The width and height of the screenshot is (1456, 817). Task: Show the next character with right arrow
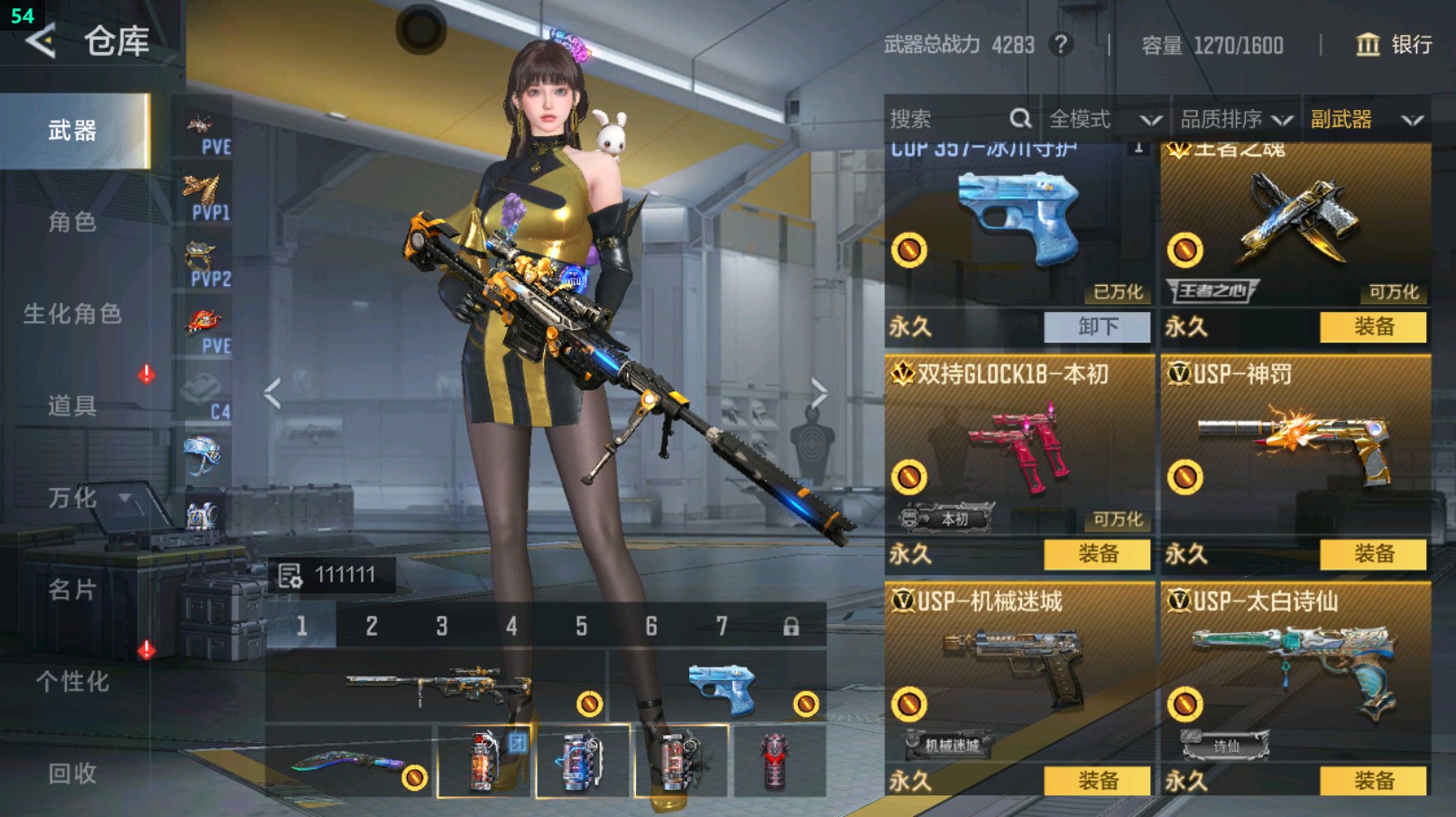(818, 393)
